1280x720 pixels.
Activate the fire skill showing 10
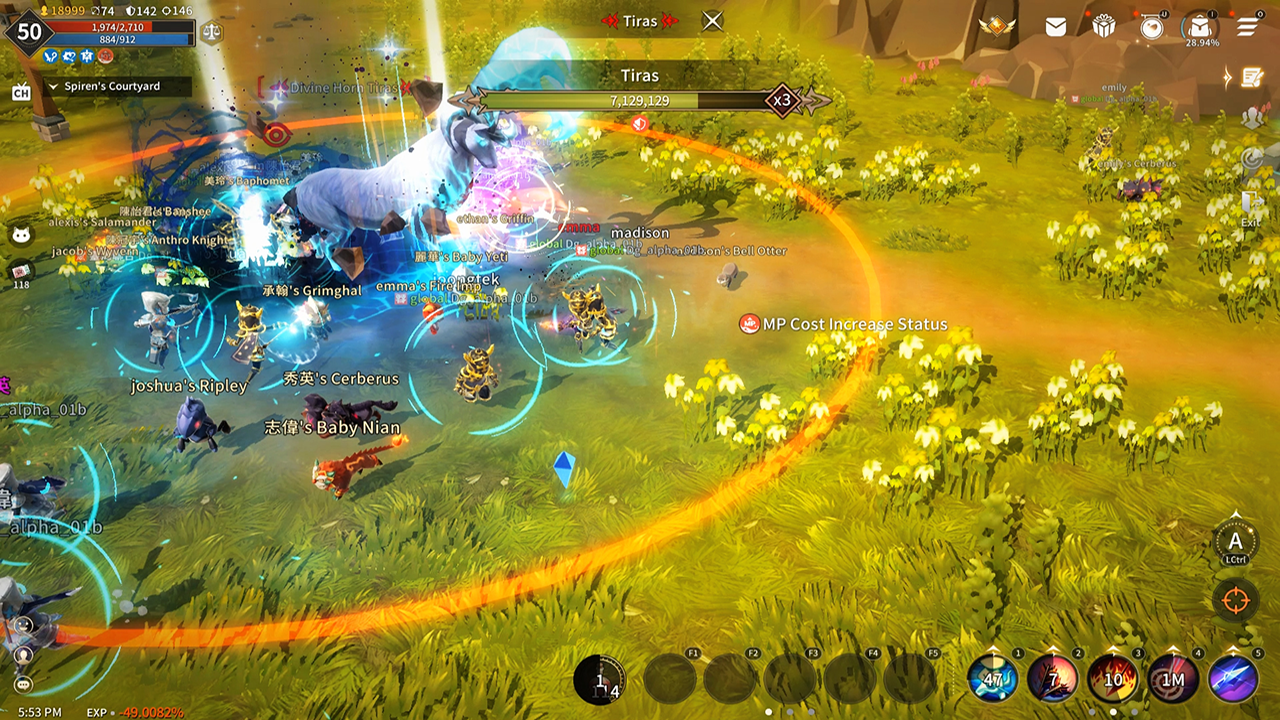click(1113, 679)
